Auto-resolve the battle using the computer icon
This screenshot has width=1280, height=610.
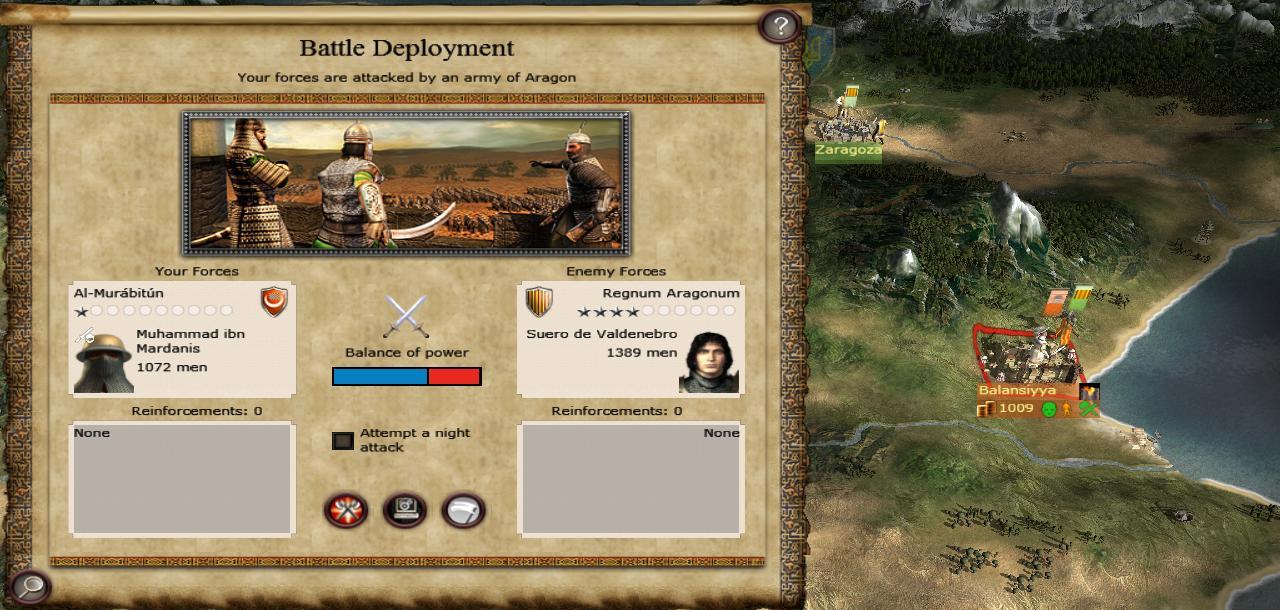click(405, 511)
